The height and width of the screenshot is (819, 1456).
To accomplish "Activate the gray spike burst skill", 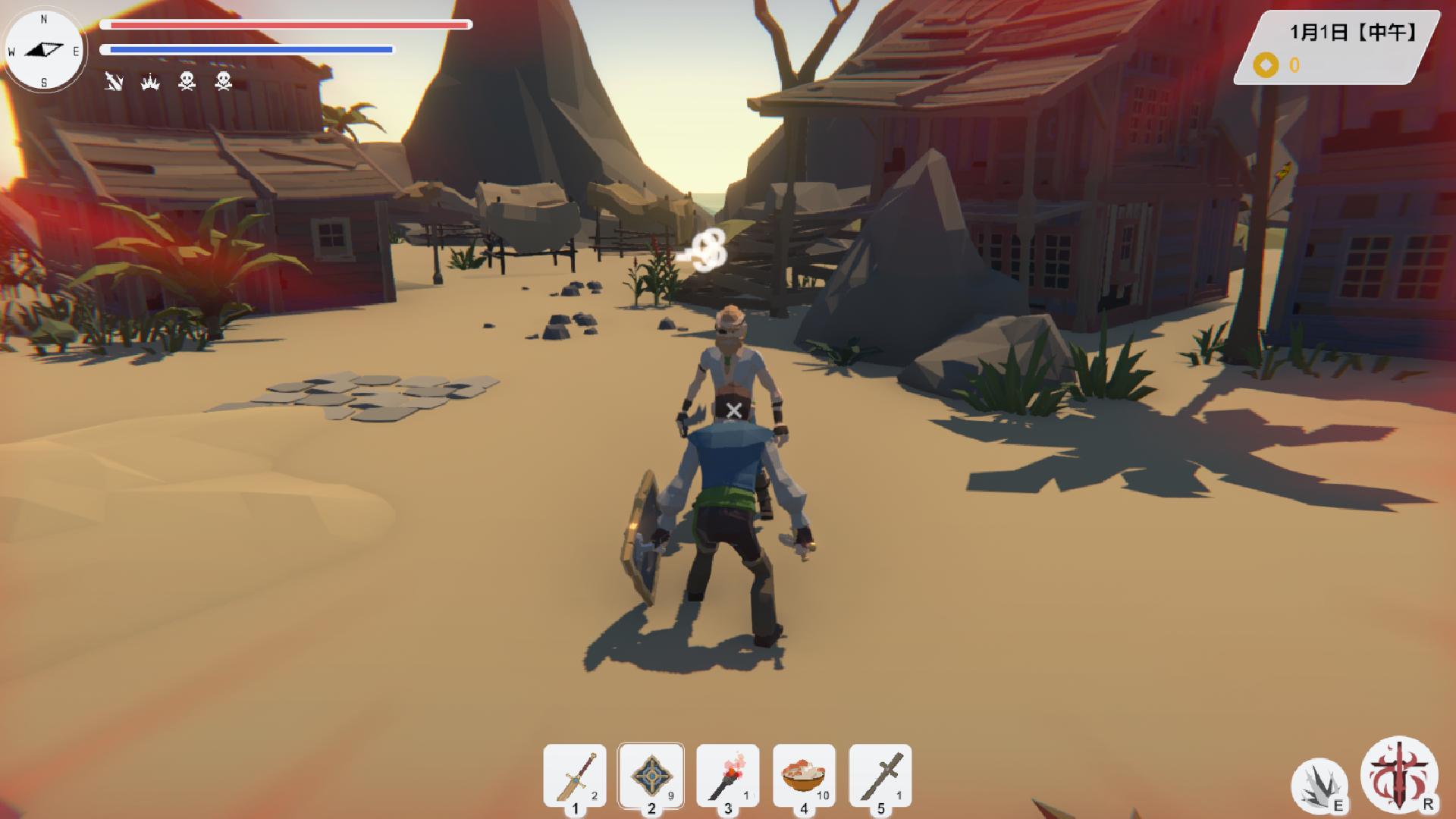I will coord(1319,786).
